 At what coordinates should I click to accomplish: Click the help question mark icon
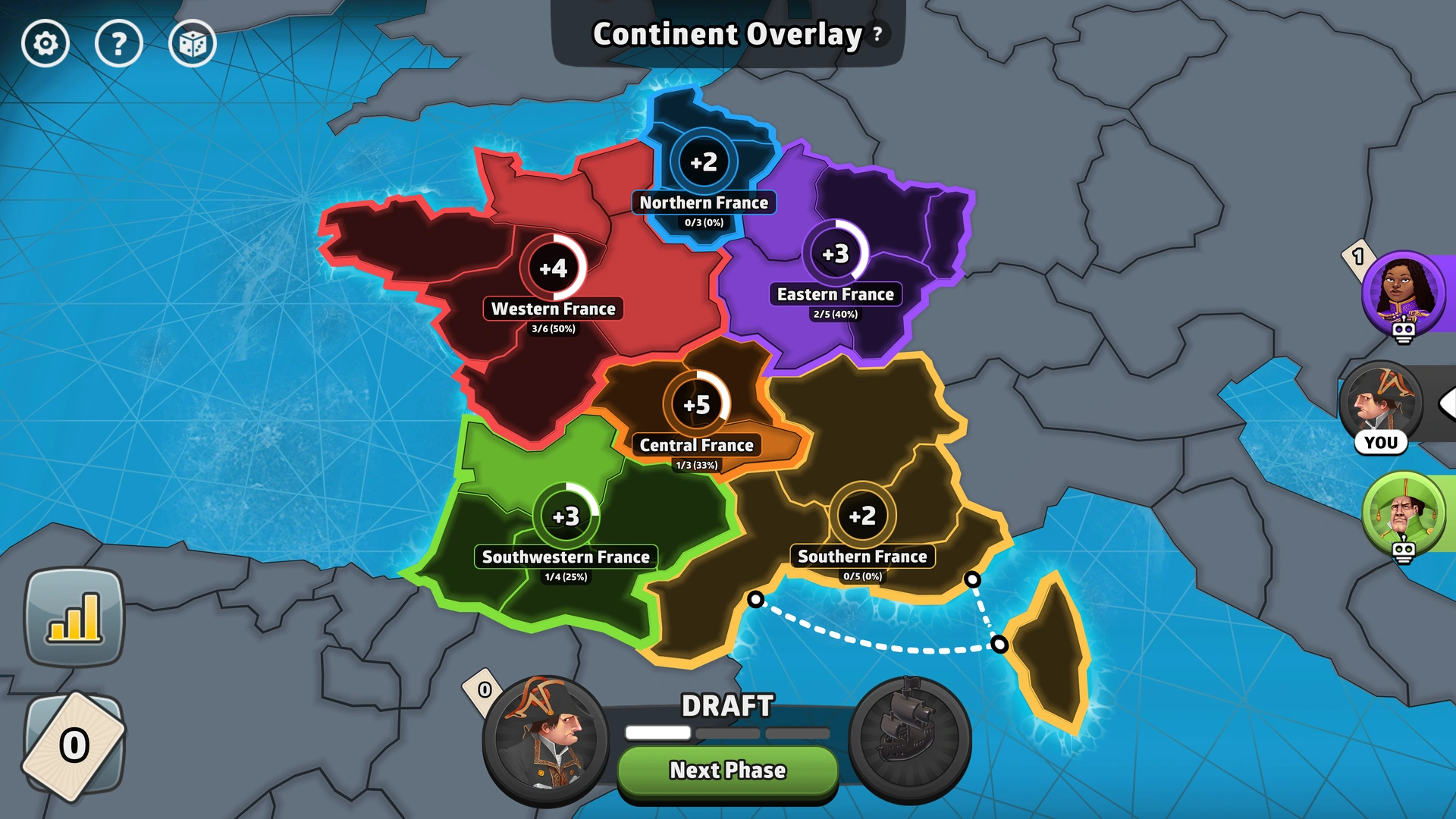tap(119, 43)
